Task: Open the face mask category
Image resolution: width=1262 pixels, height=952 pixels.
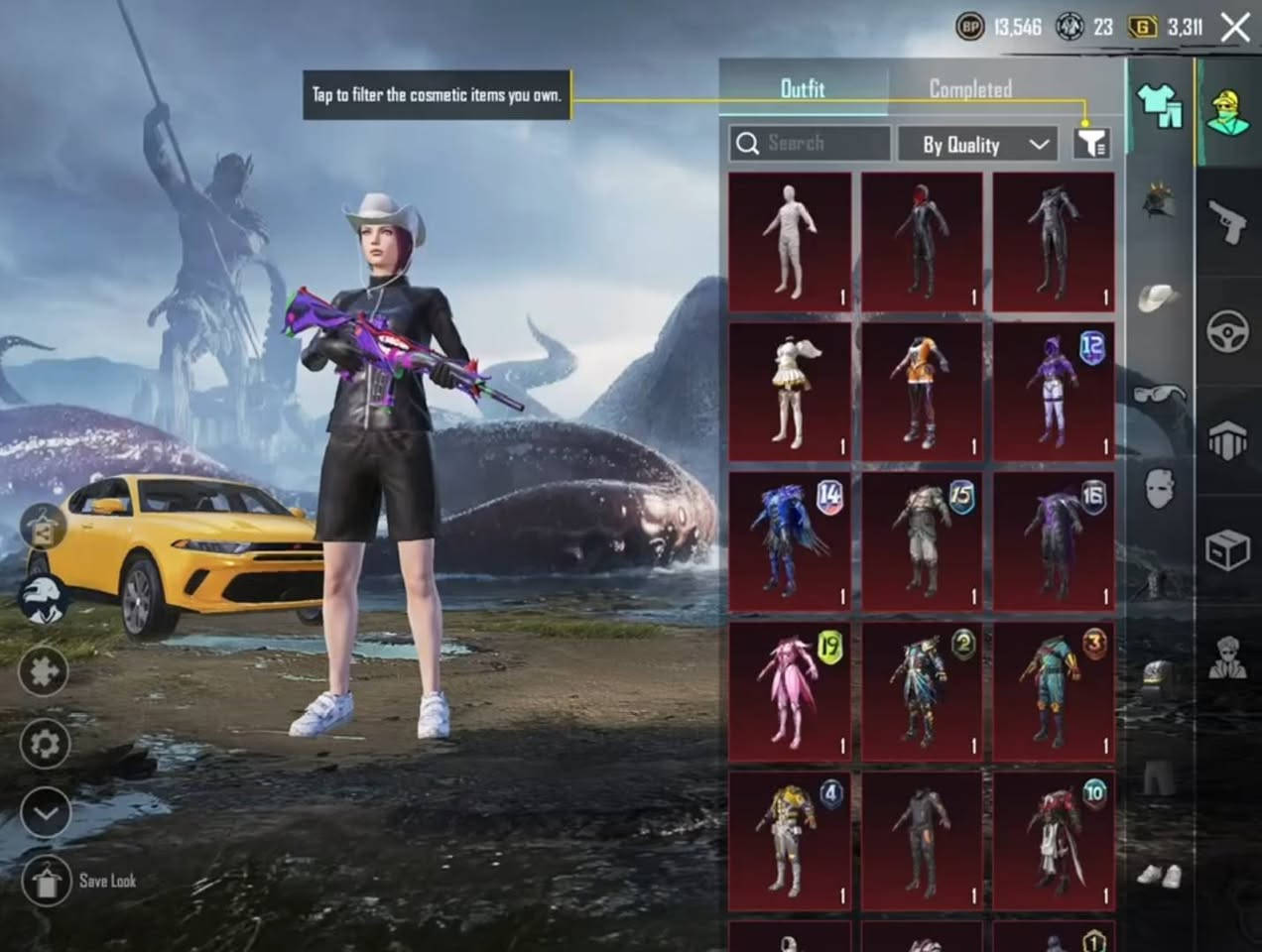Action: (1159, 488)
